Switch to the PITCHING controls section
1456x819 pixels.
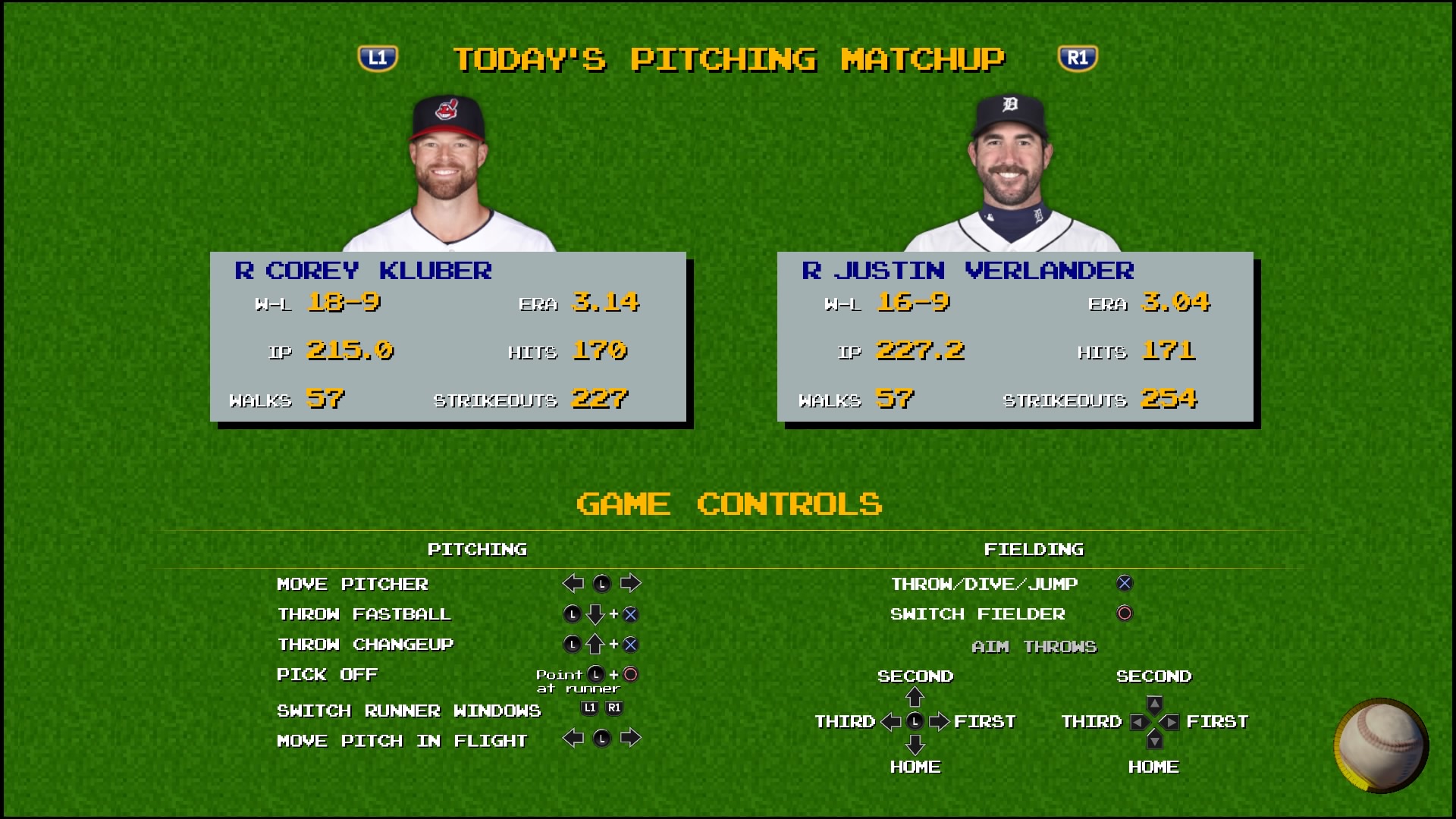tap(479, 549)
